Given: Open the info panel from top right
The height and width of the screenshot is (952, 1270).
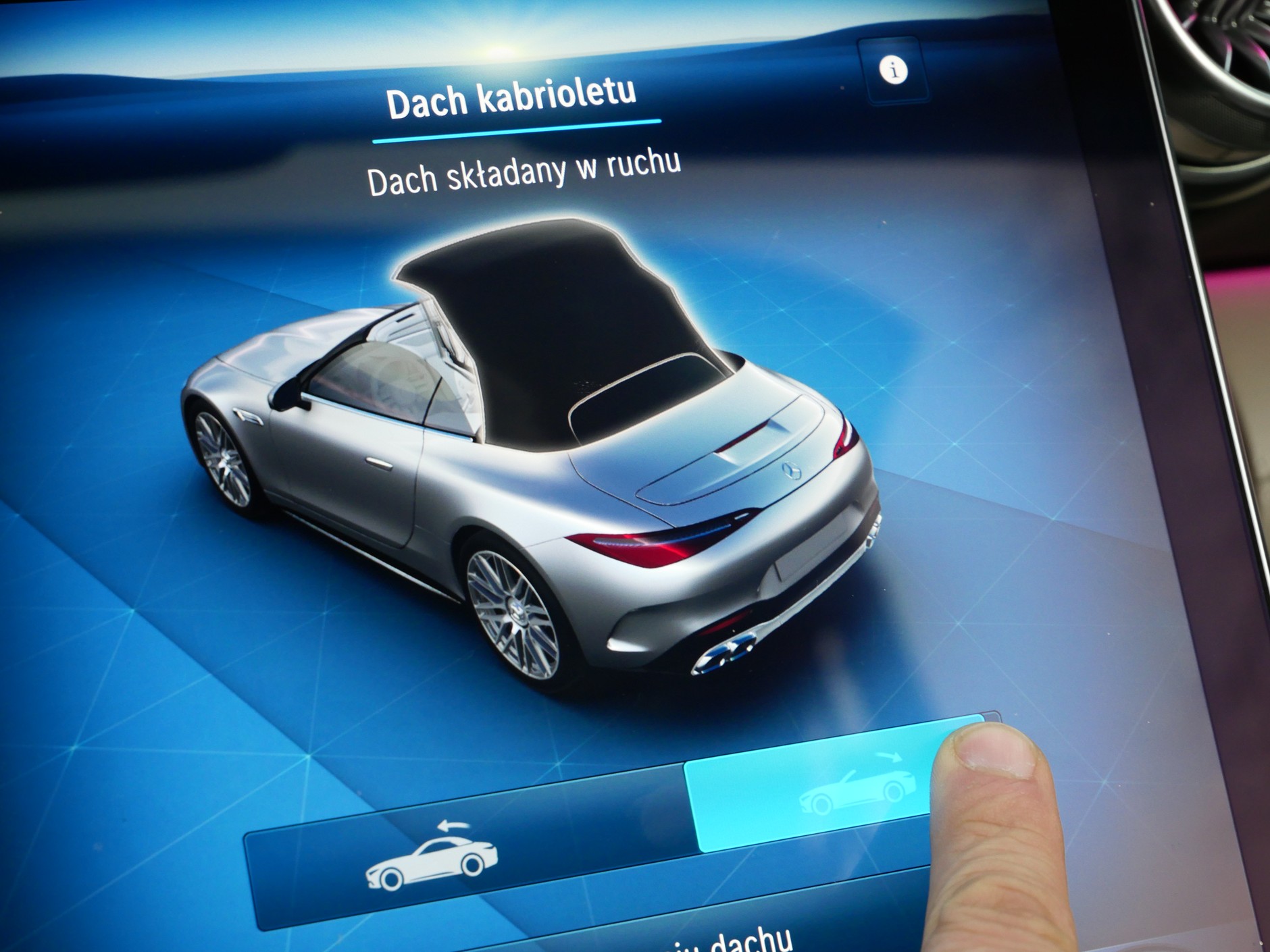Looking at the screenshot, I should tap(893, 70).
